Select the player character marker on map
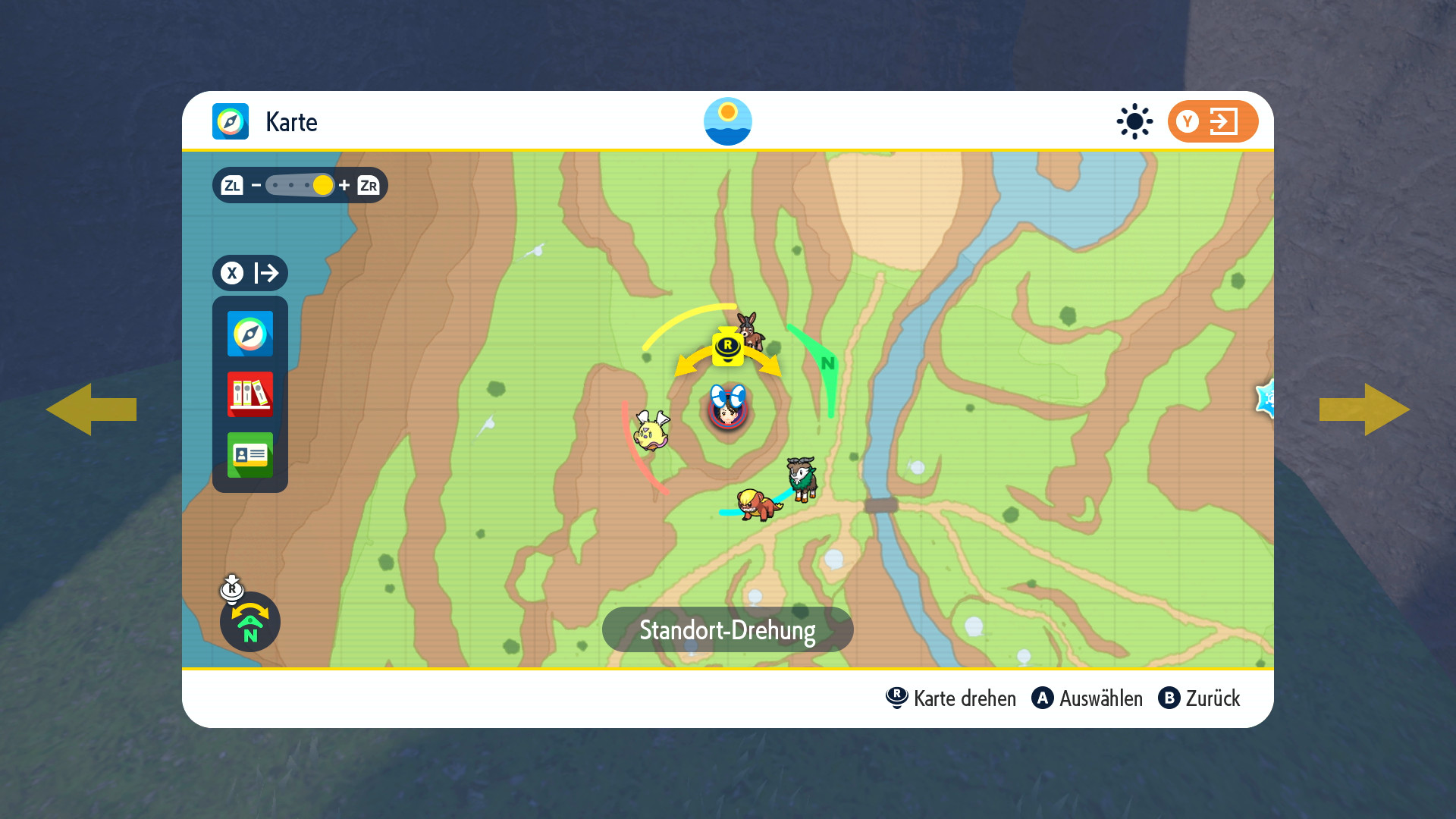Image resolution: width=1456 pixels, height=819 pixels. pyautogui.click(x=728, y=409)
